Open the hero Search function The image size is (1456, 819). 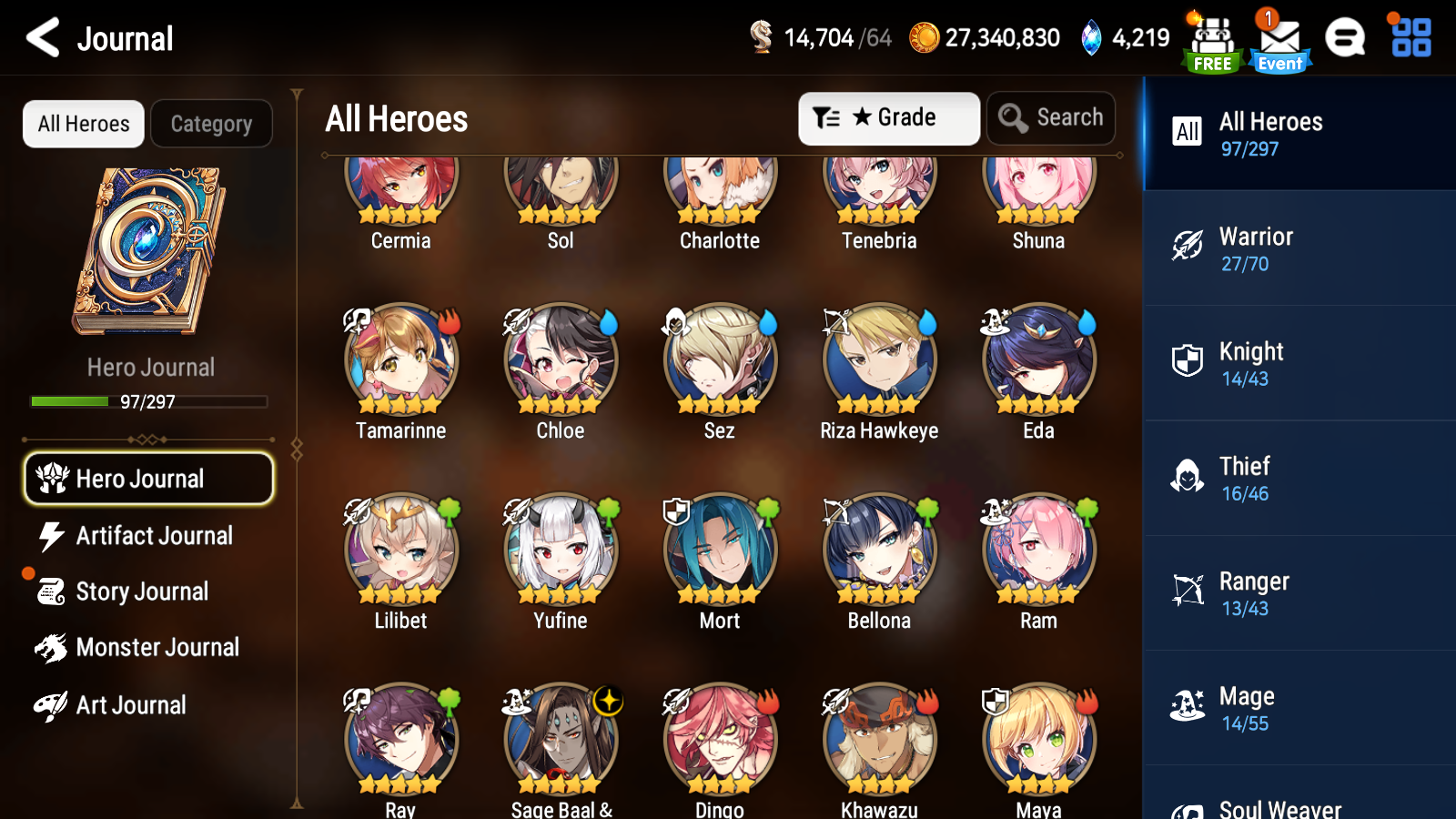click(x=1051, y=117)
